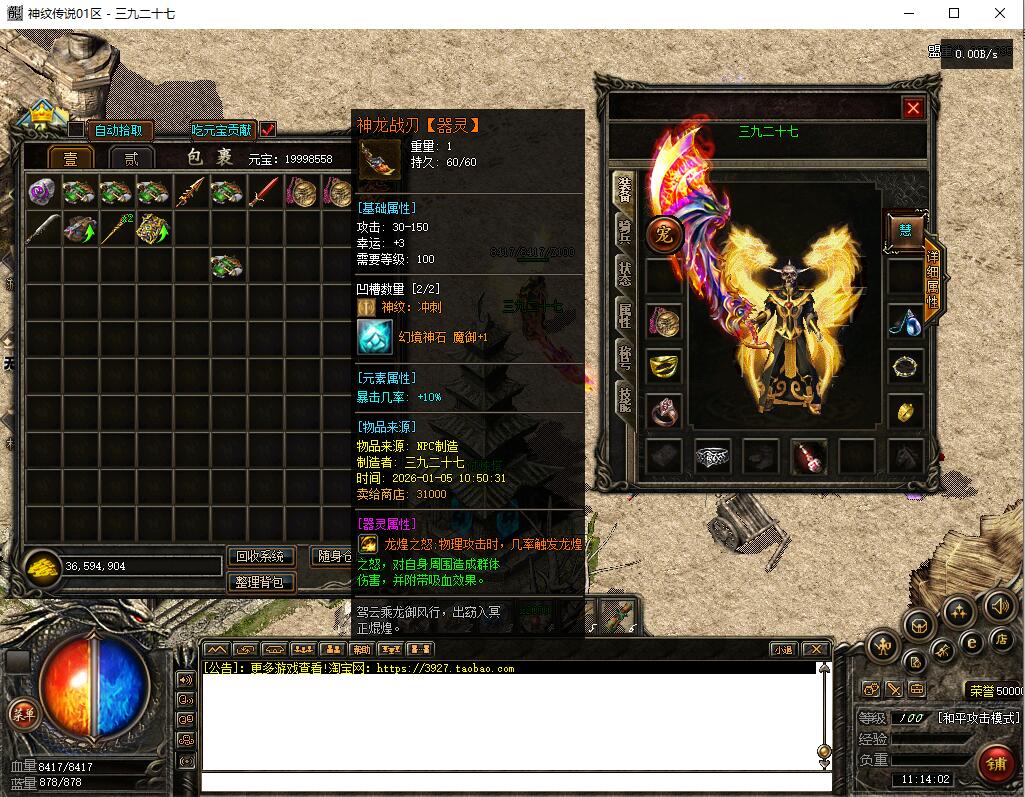Switch to bag page 贰
Screen dimensions: 1025x797
coord(131,159)
